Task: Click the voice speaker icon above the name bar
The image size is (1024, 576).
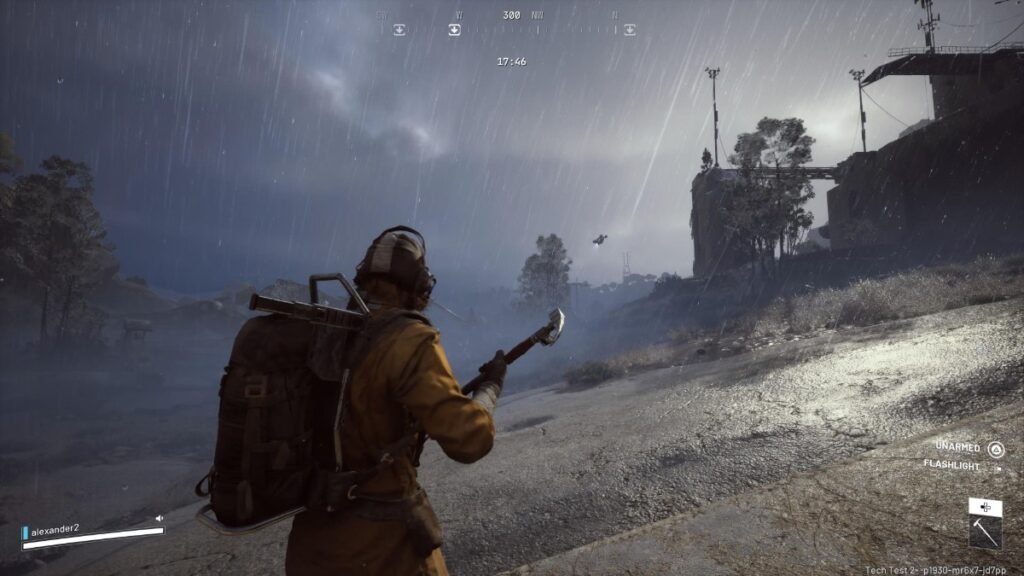Action: click(x=158, y=518)
